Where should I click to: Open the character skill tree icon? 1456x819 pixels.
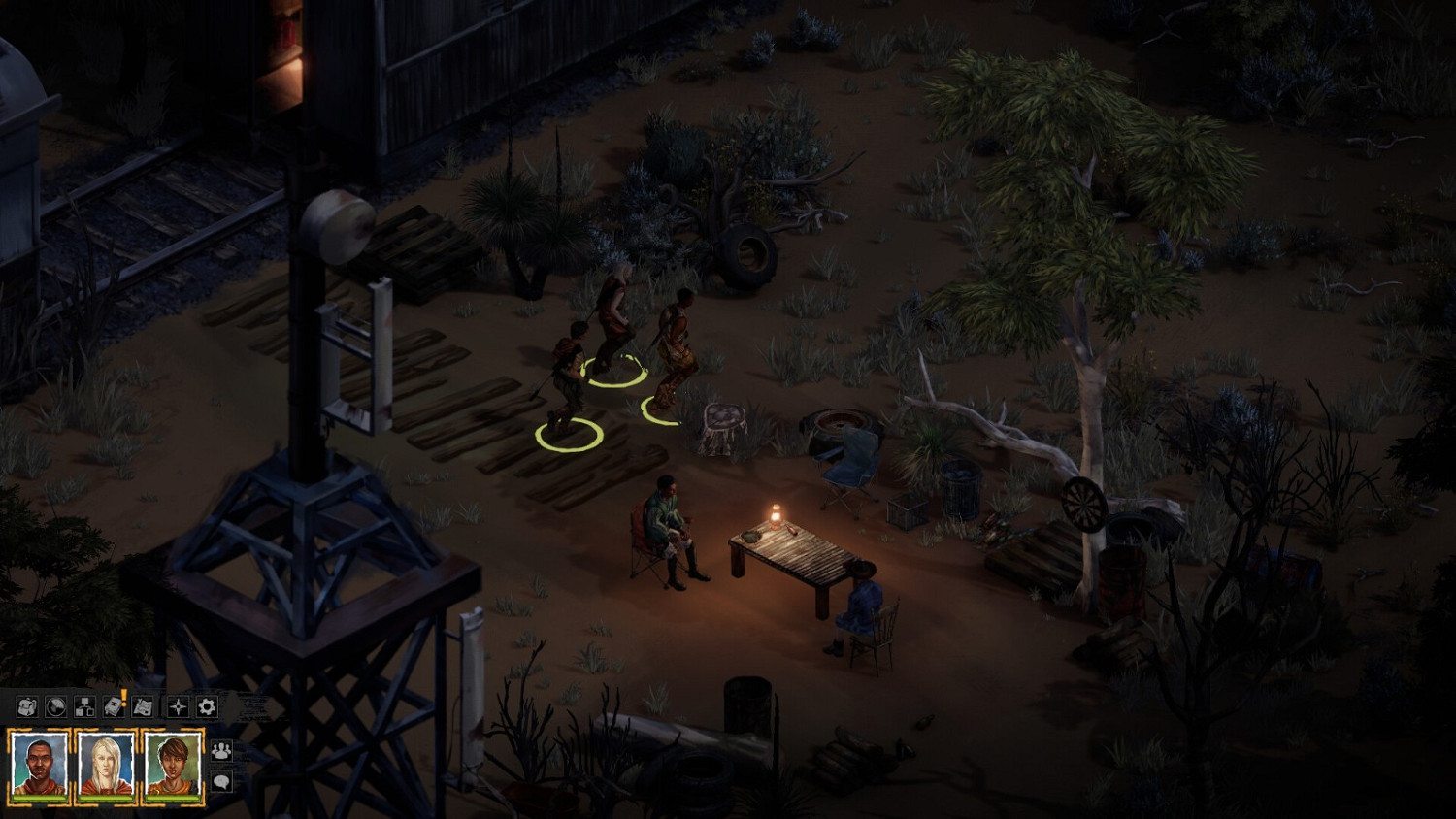tap(84, 707)
